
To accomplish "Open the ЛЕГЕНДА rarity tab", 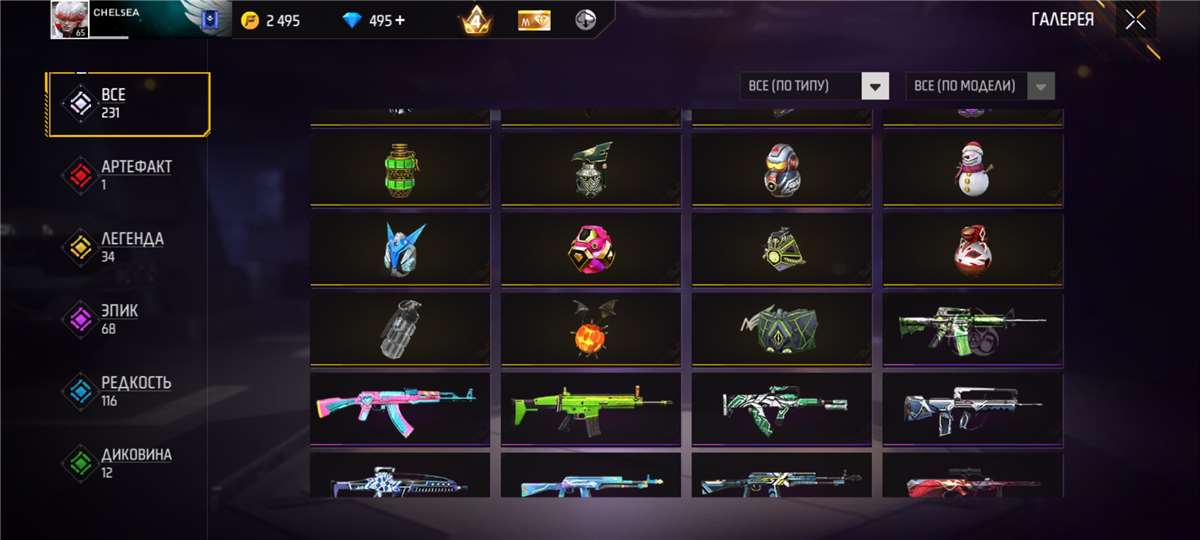I will click(129, 247).
